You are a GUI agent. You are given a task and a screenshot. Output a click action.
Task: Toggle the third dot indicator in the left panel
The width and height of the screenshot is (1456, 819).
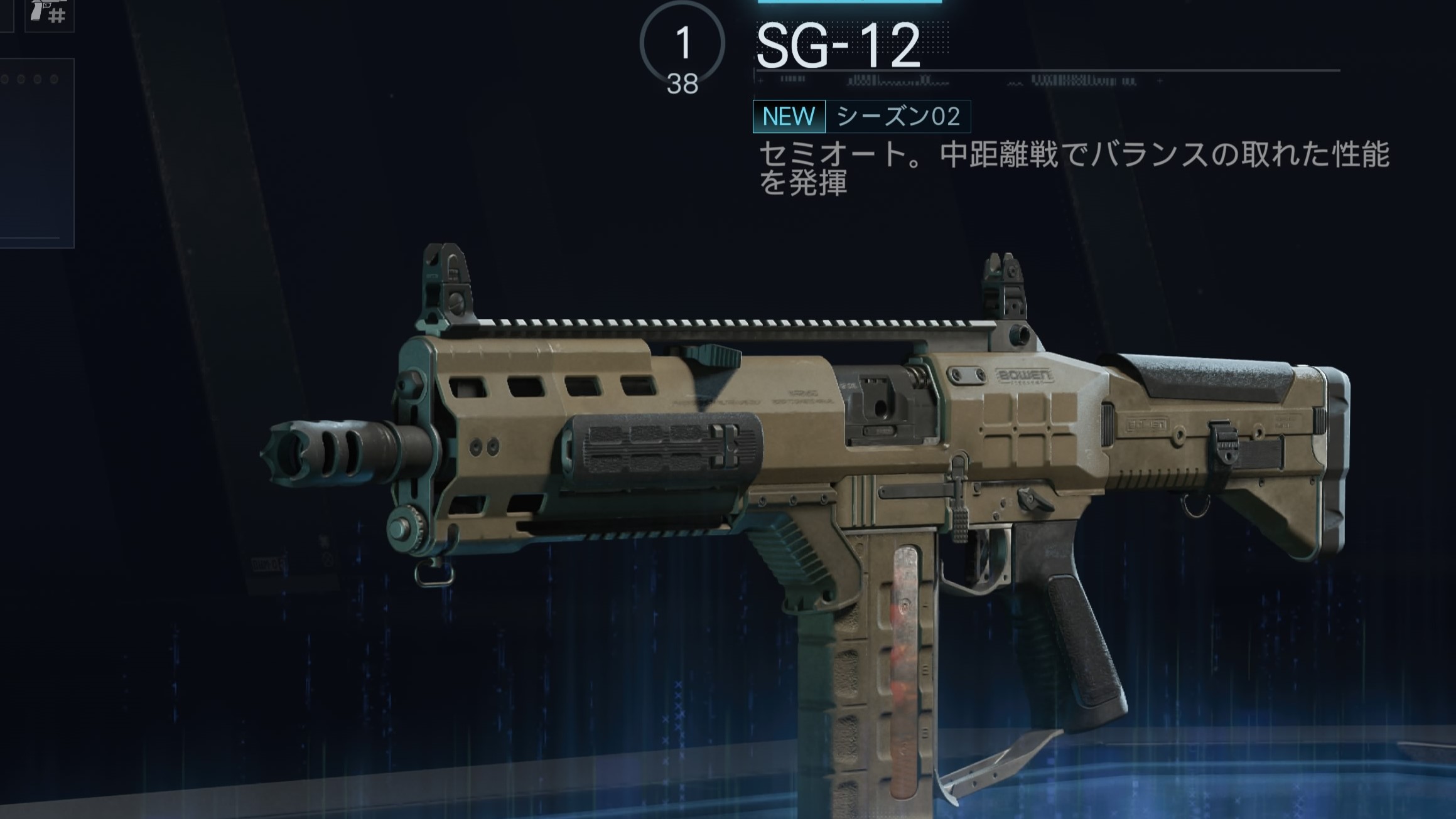click(x=38, y=78)
